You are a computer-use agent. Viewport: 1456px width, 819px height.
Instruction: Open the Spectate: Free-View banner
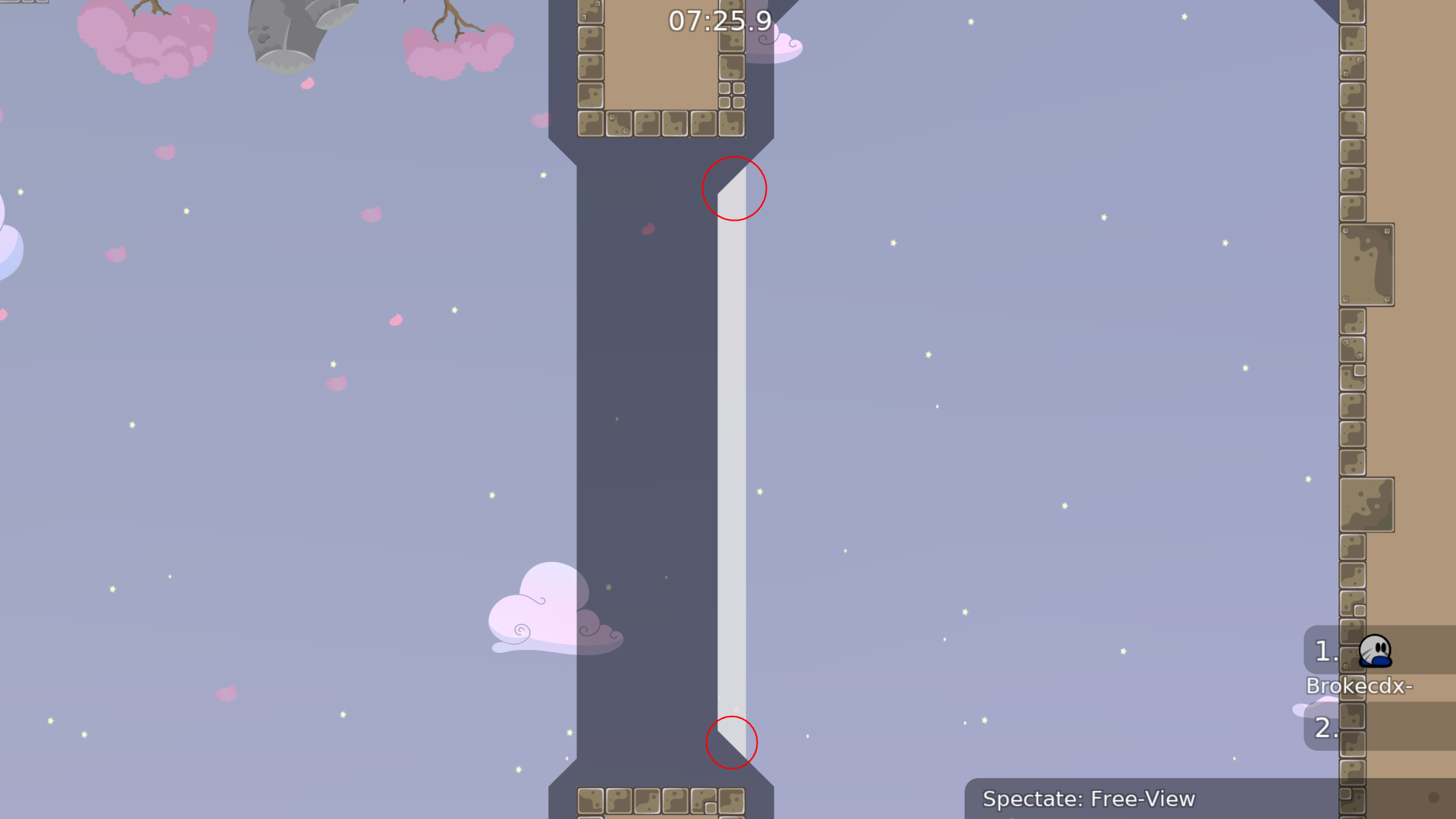(x=1090, y=799)
